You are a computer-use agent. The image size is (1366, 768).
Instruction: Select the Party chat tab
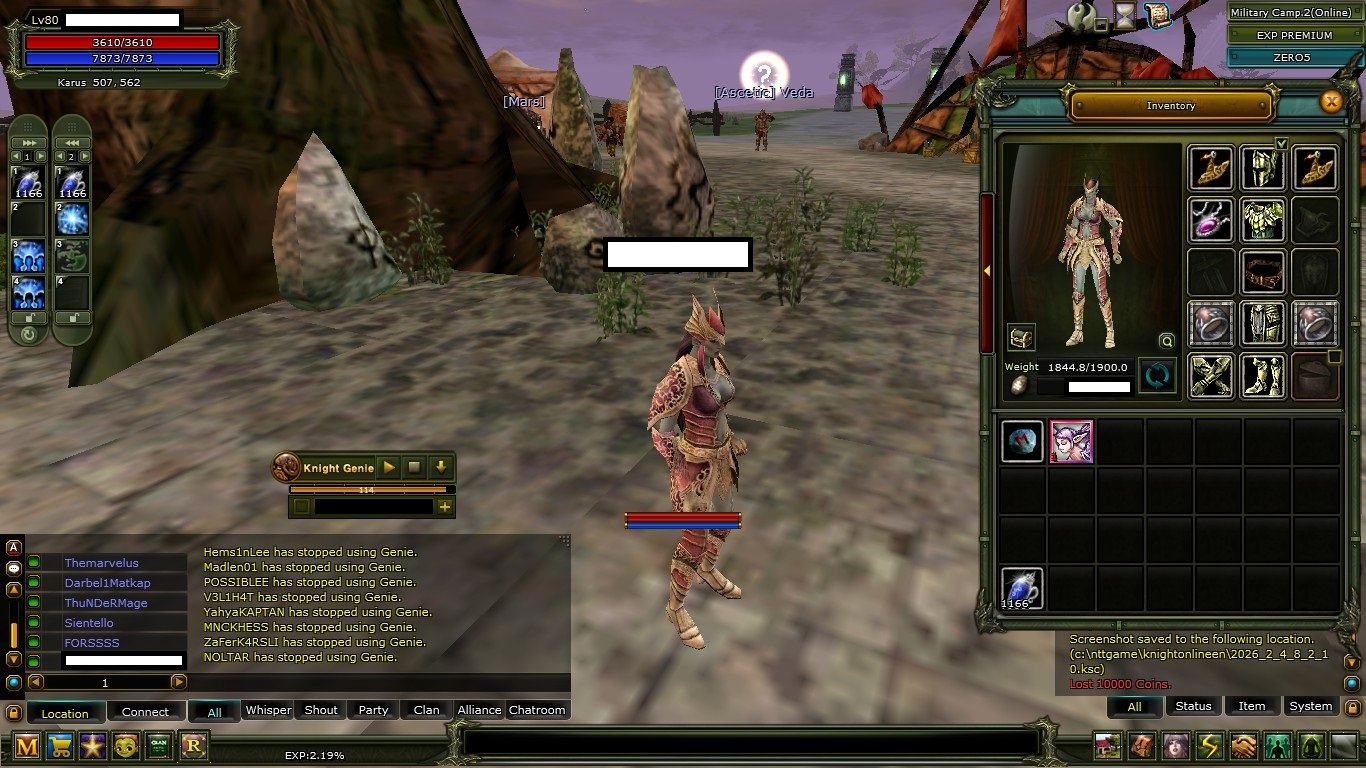pyautogui.click(x=373, y=710)
